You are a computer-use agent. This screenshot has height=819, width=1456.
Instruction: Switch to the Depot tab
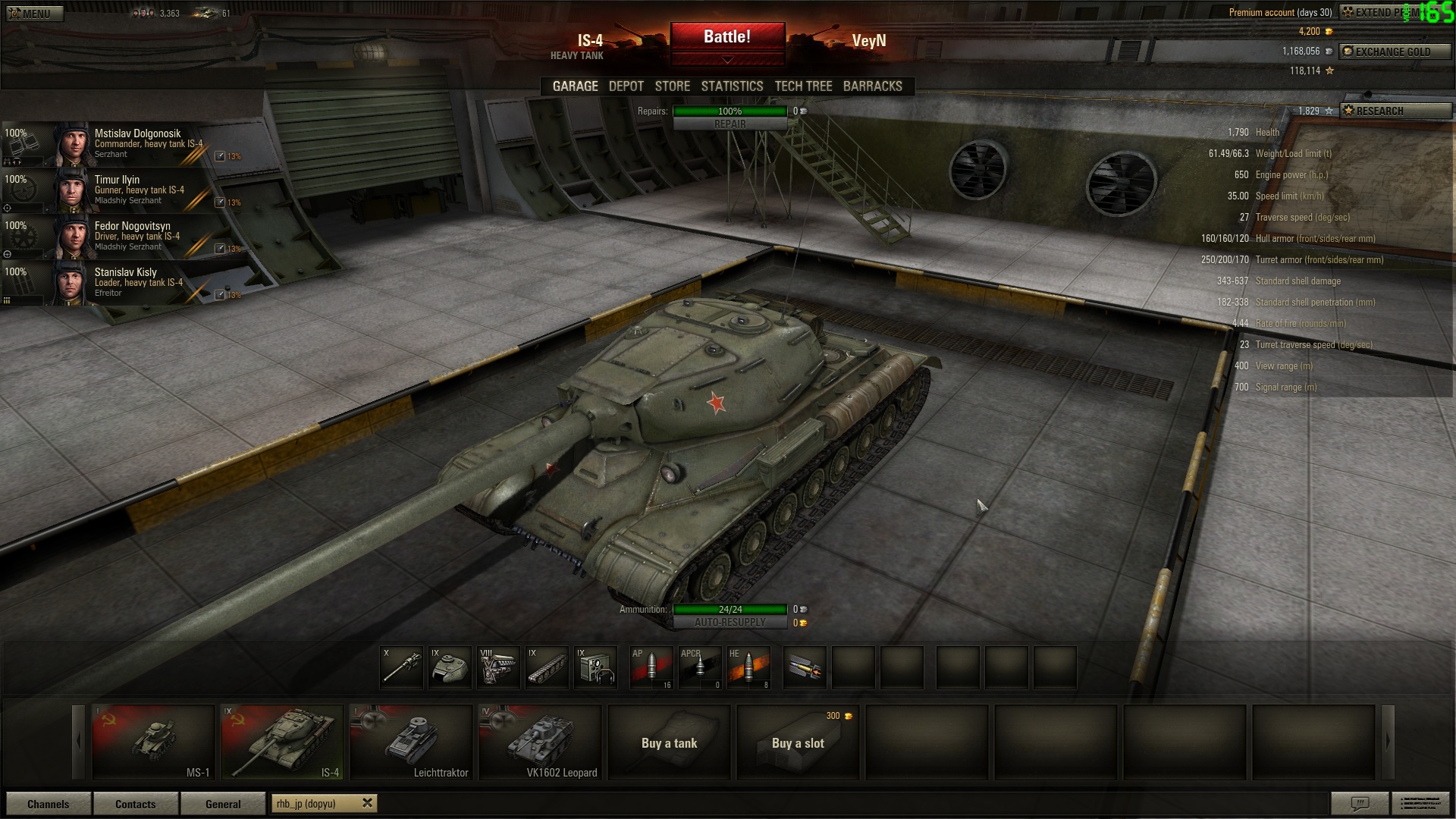click(626, 86)
